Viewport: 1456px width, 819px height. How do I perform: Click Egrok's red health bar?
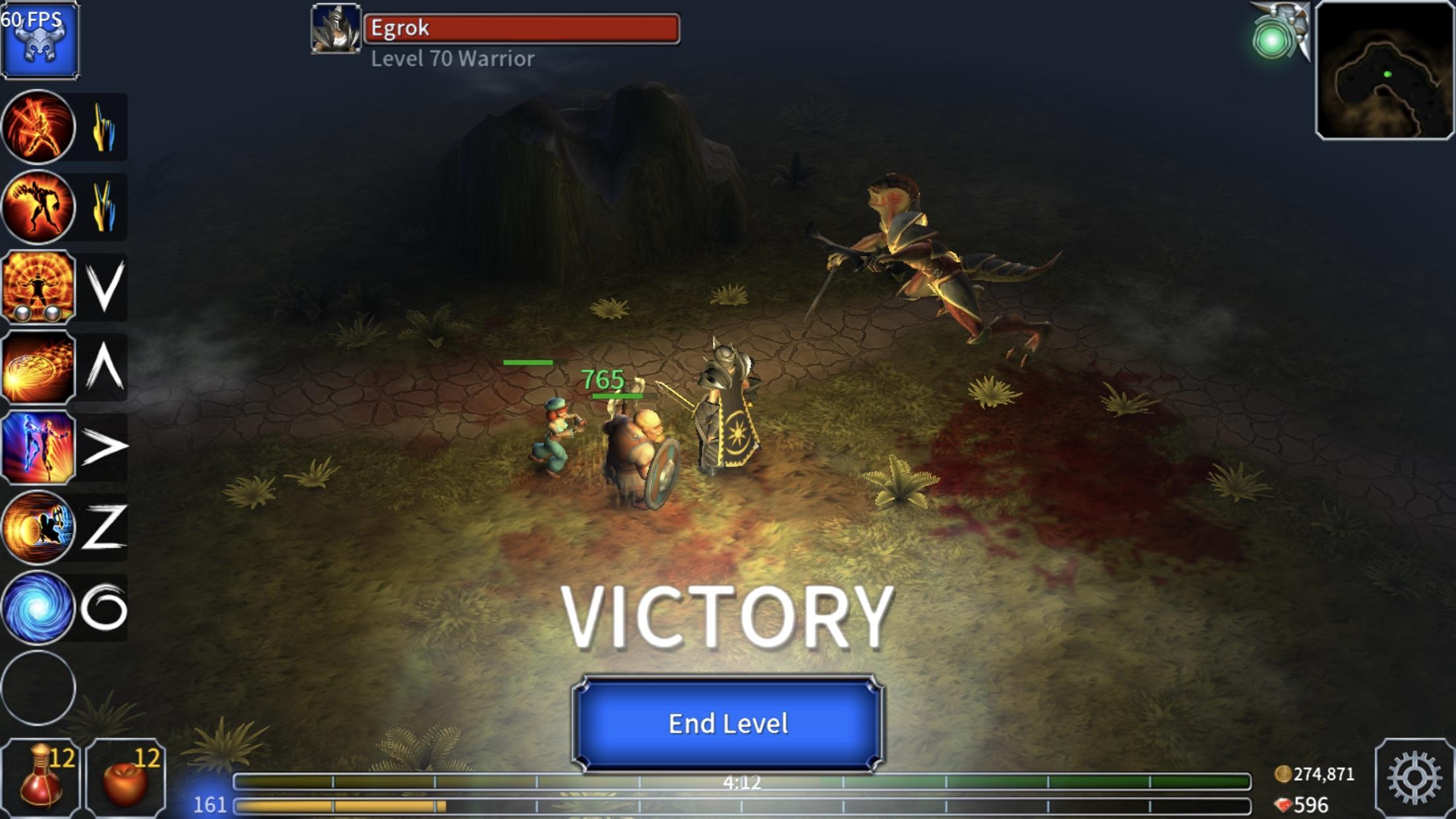point(521,28)
